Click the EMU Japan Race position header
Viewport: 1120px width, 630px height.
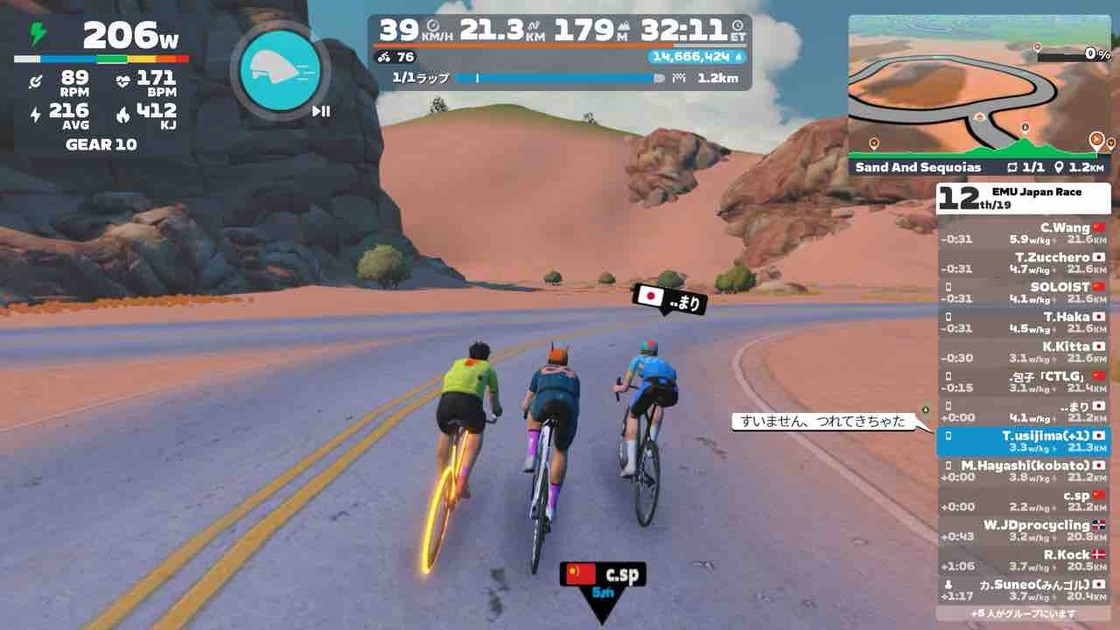(1024, 197)
